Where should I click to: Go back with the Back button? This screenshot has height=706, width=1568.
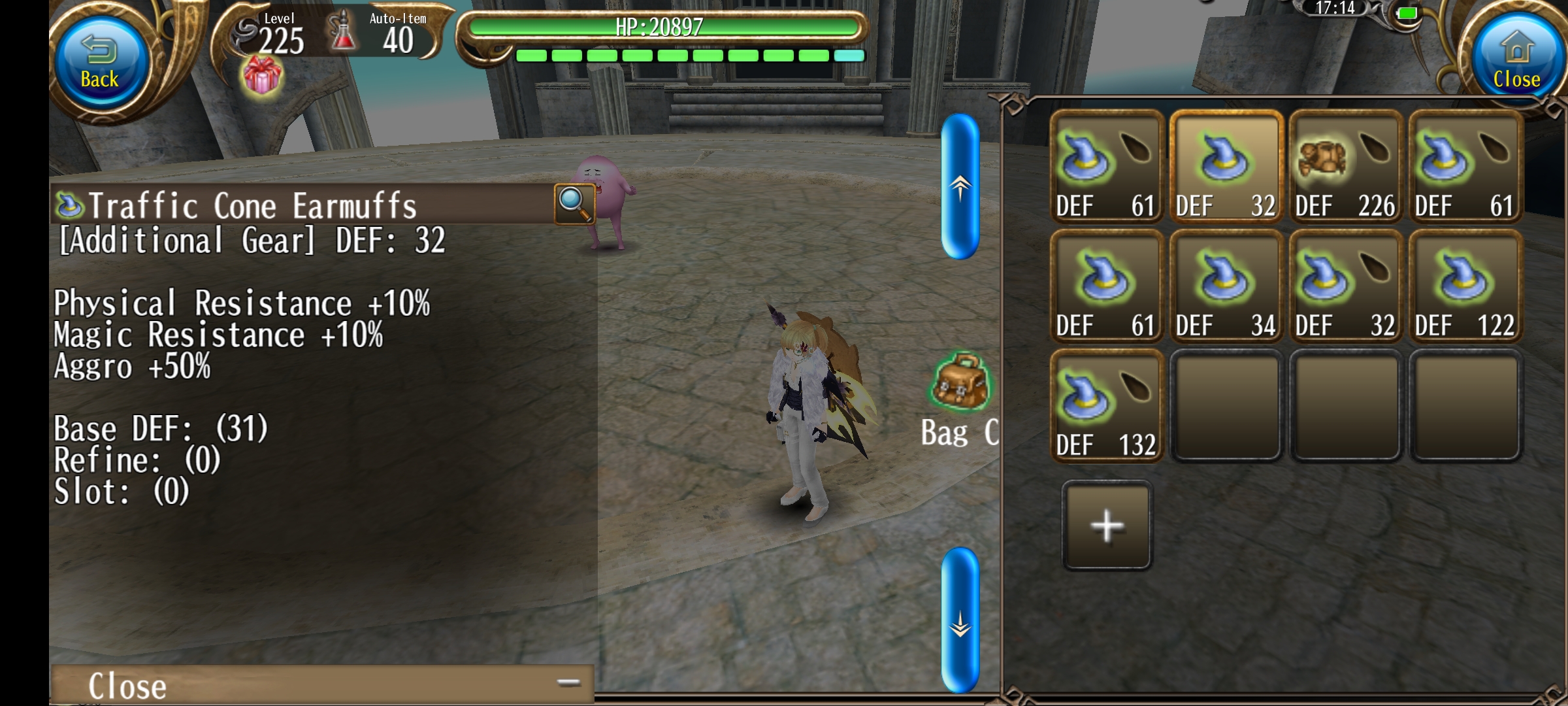[x=100, y=63]
